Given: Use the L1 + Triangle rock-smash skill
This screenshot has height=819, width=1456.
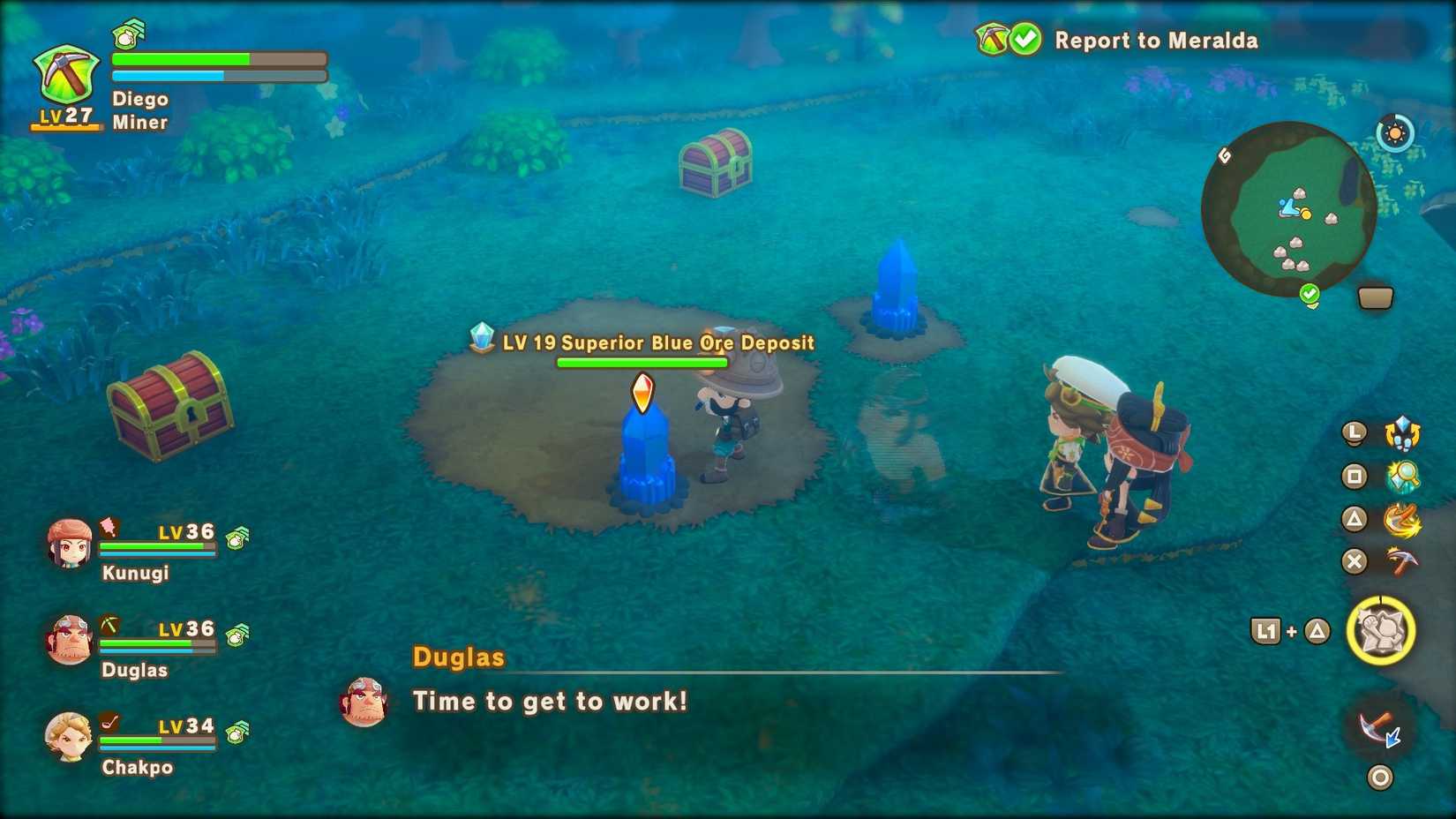Looking at the screenshot, I should pos(1383,629).
